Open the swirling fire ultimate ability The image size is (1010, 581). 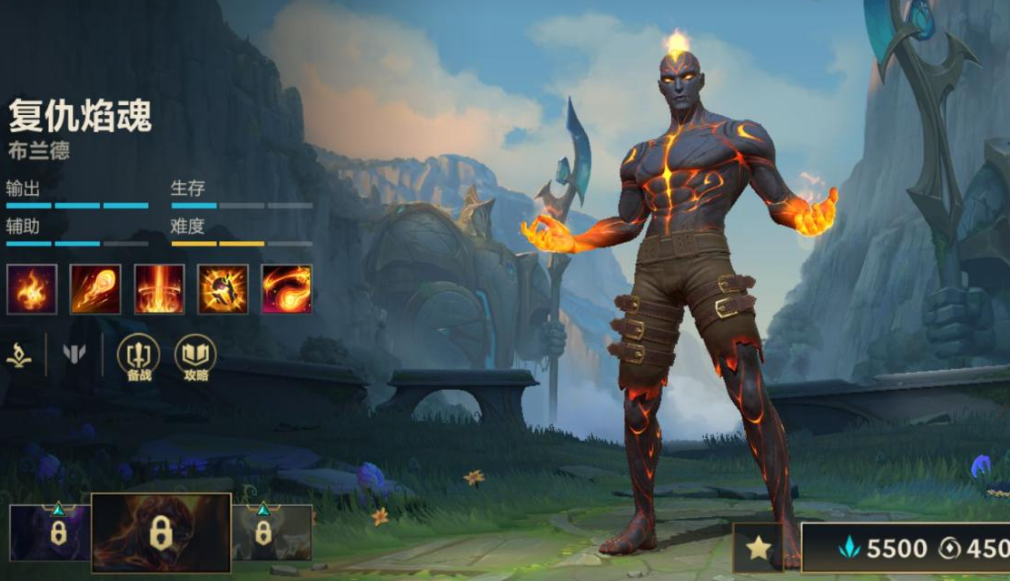coord(287,289)
